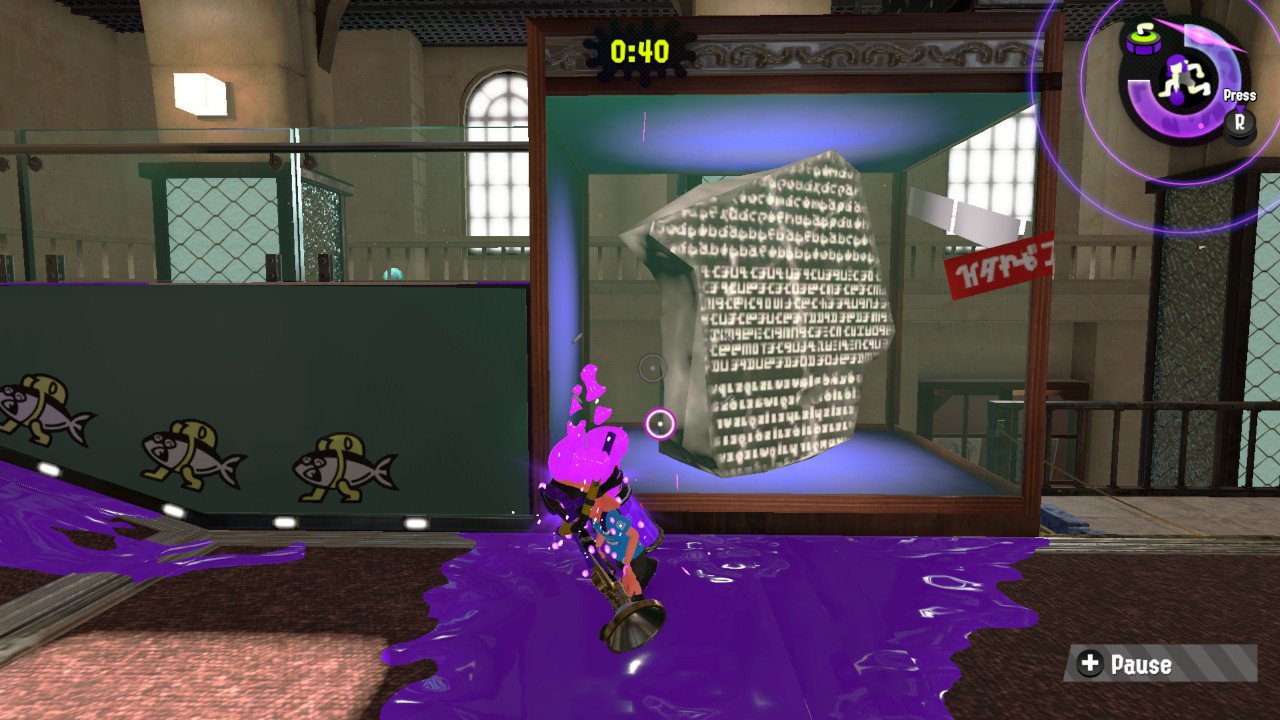Viewport: 1280px width, 720px height.
Task: Expand the sub-weapon indicator bubble
Action: coord(1141,40)
